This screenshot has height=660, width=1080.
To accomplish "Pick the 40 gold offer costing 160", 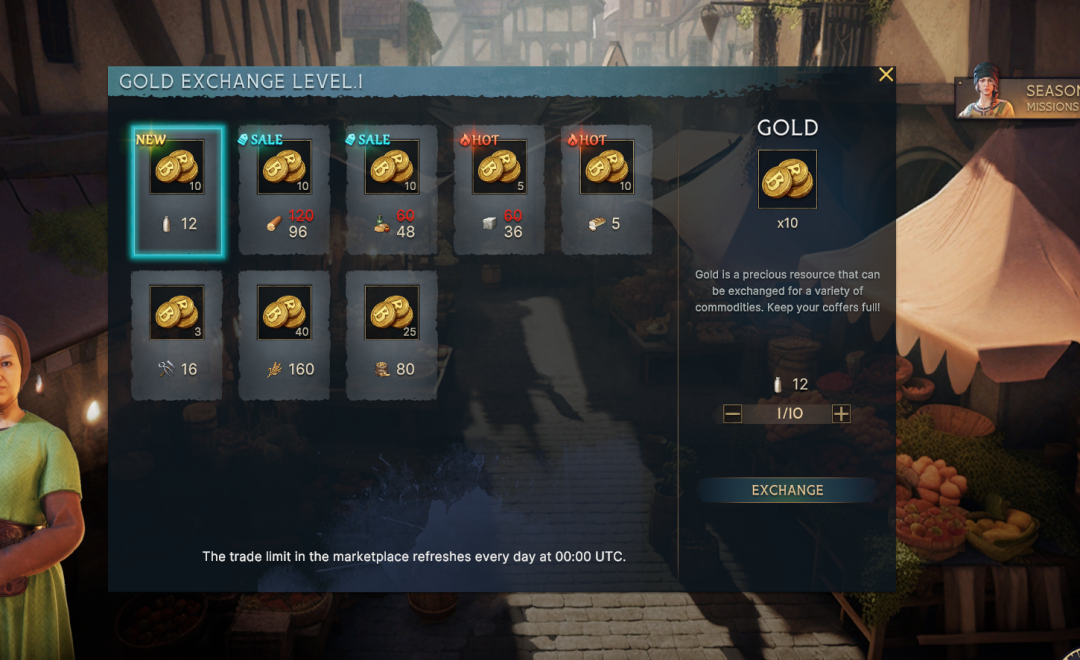I will (284, 335).
